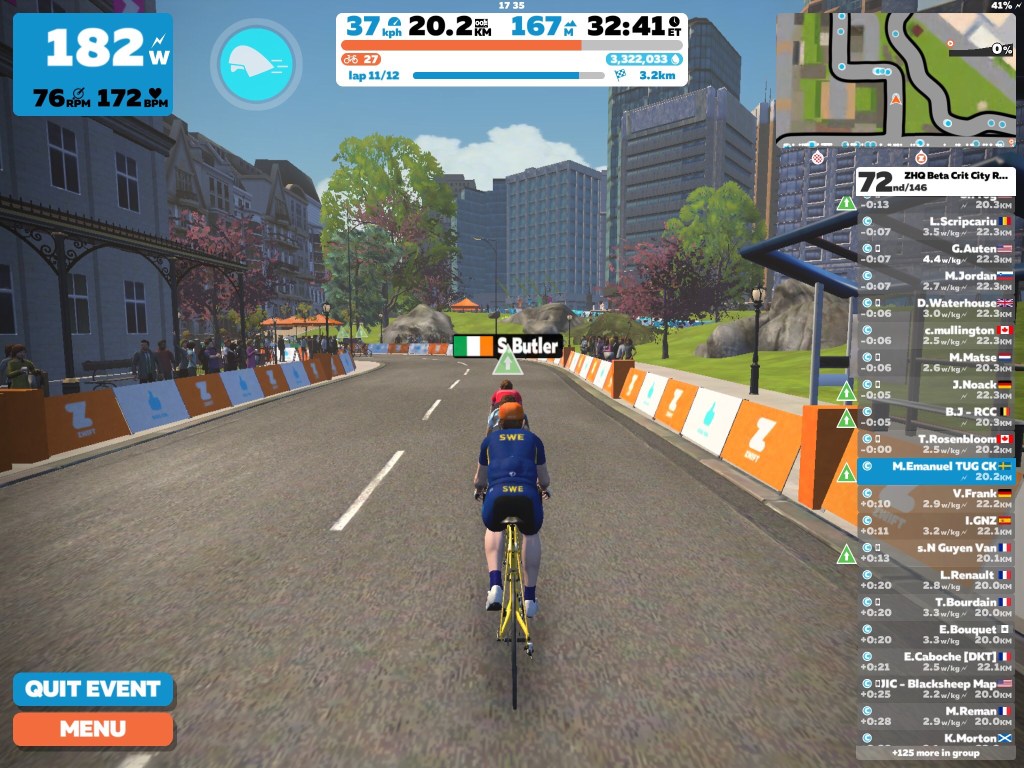This screenshot has height=768, width=1024.
Task: Expand the "+125 more in group" entry
Action: tap(936, 752)
